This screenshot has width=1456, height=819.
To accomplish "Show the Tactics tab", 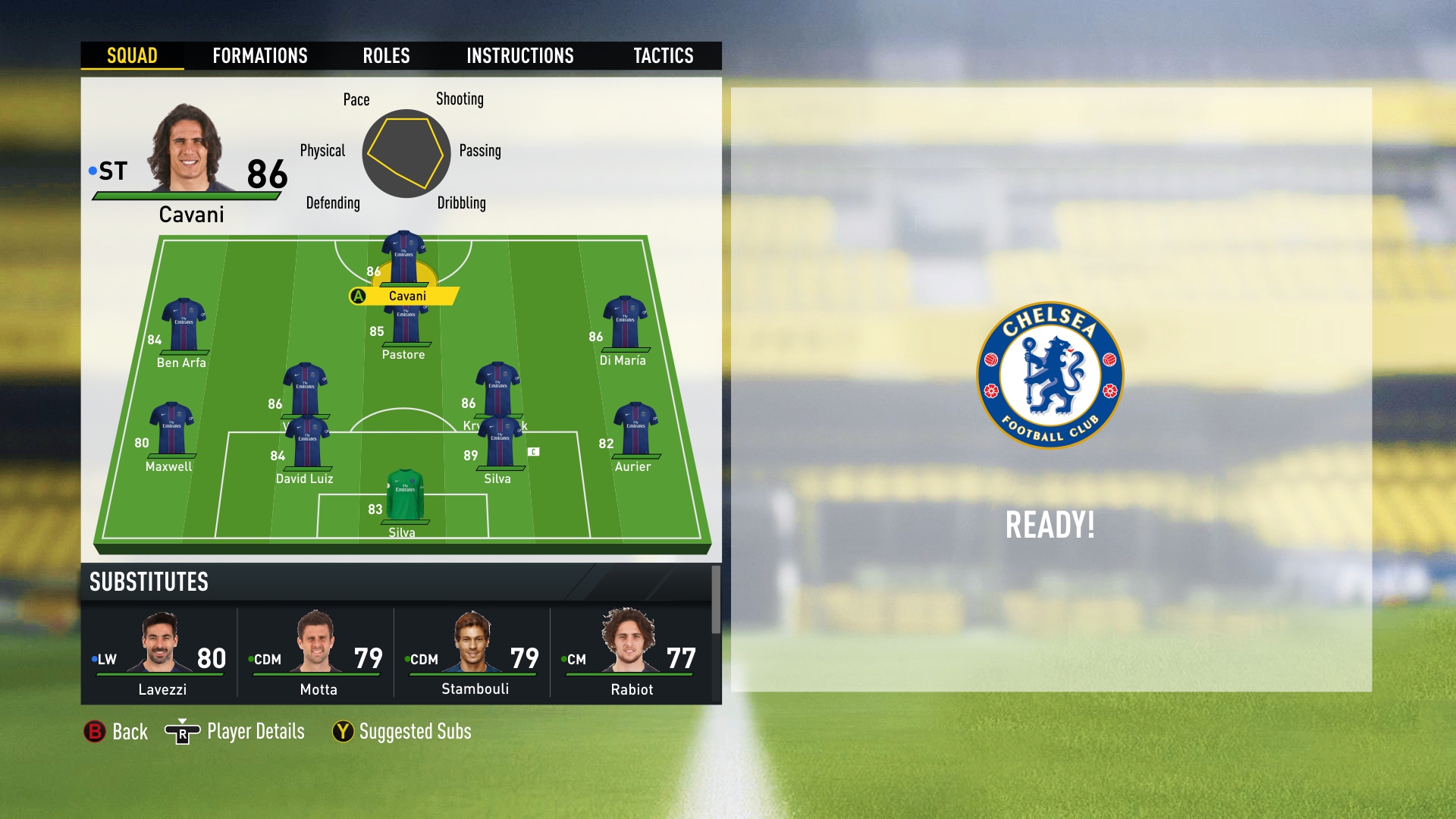I will [x=663, y=55].
